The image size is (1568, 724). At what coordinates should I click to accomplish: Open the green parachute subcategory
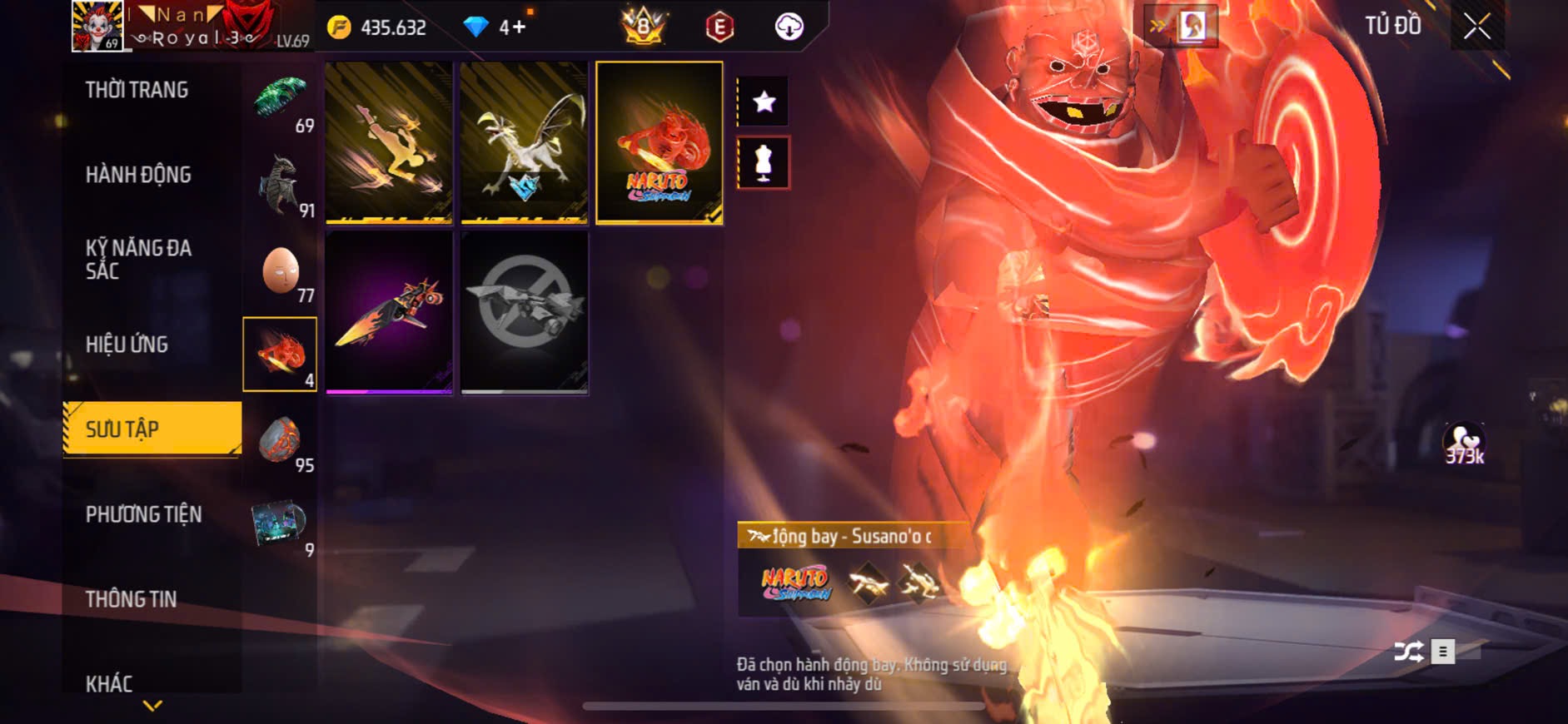click(280, 99)
